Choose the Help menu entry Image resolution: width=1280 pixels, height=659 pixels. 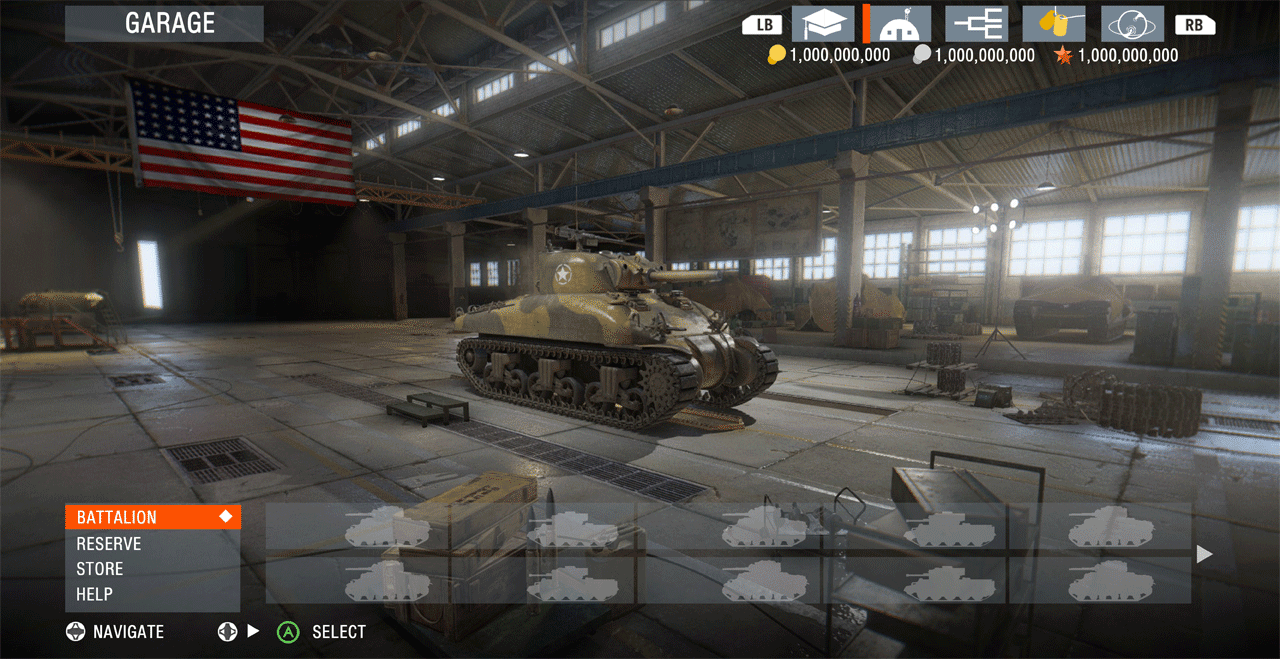pyautogui.click(x=152, y=594)
